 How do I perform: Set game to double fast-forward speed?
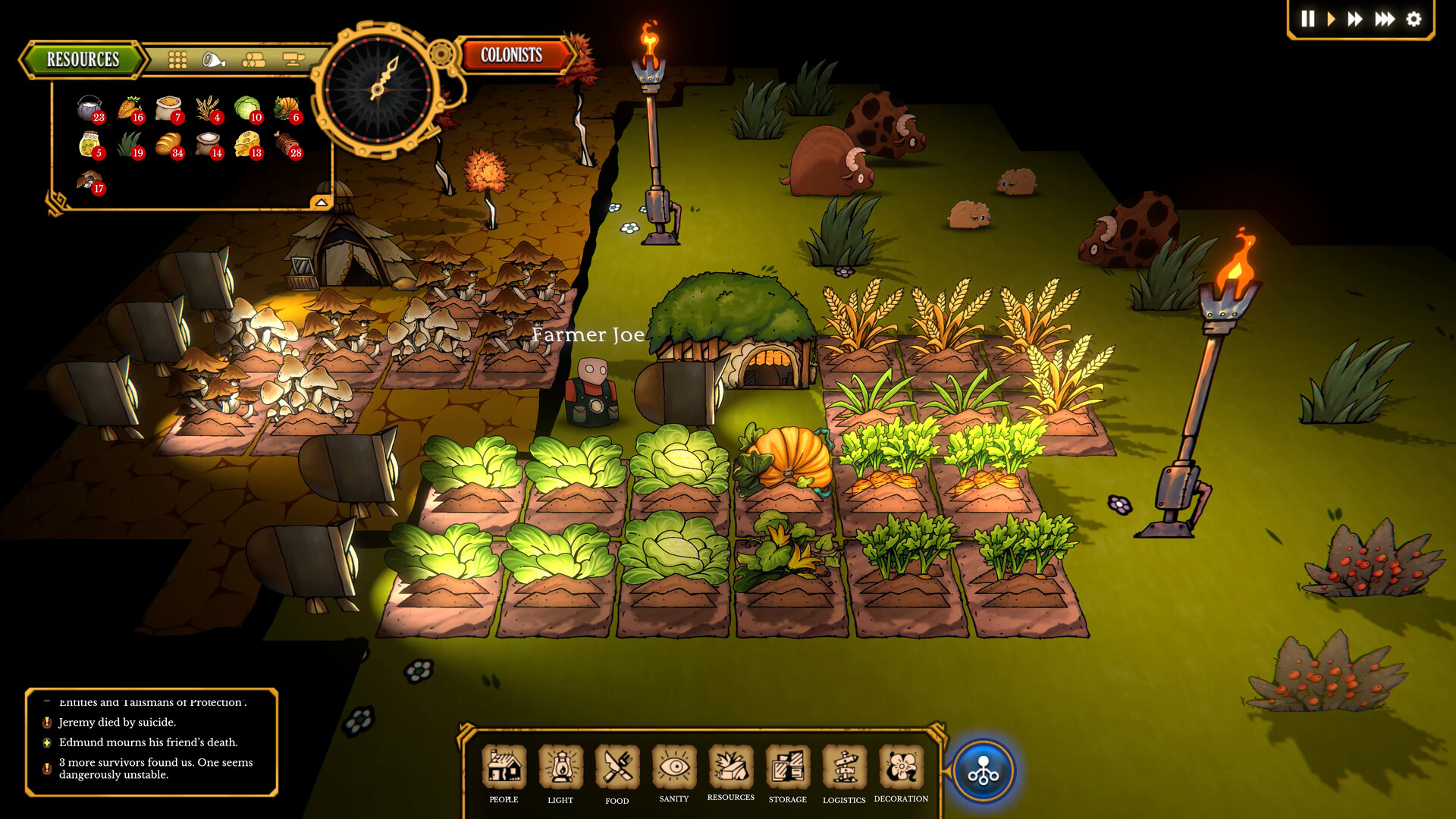point(1355,19)
